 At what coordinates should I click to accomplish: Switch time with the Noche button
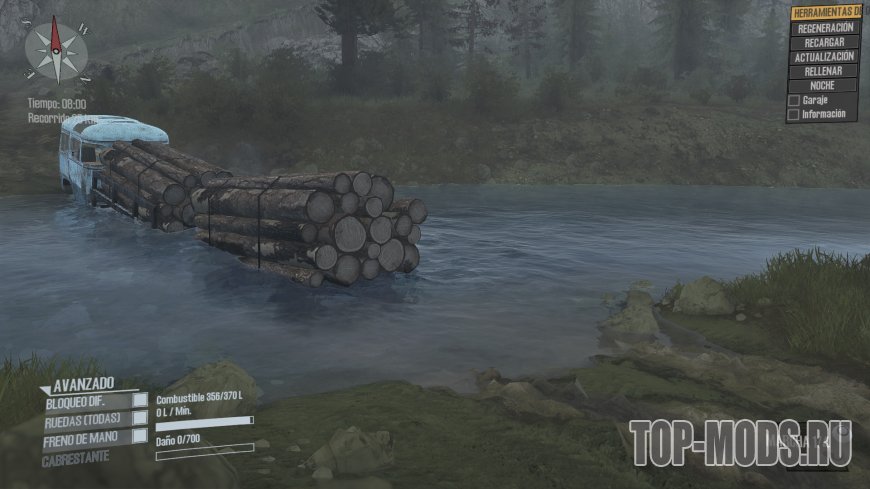(823, 86)
